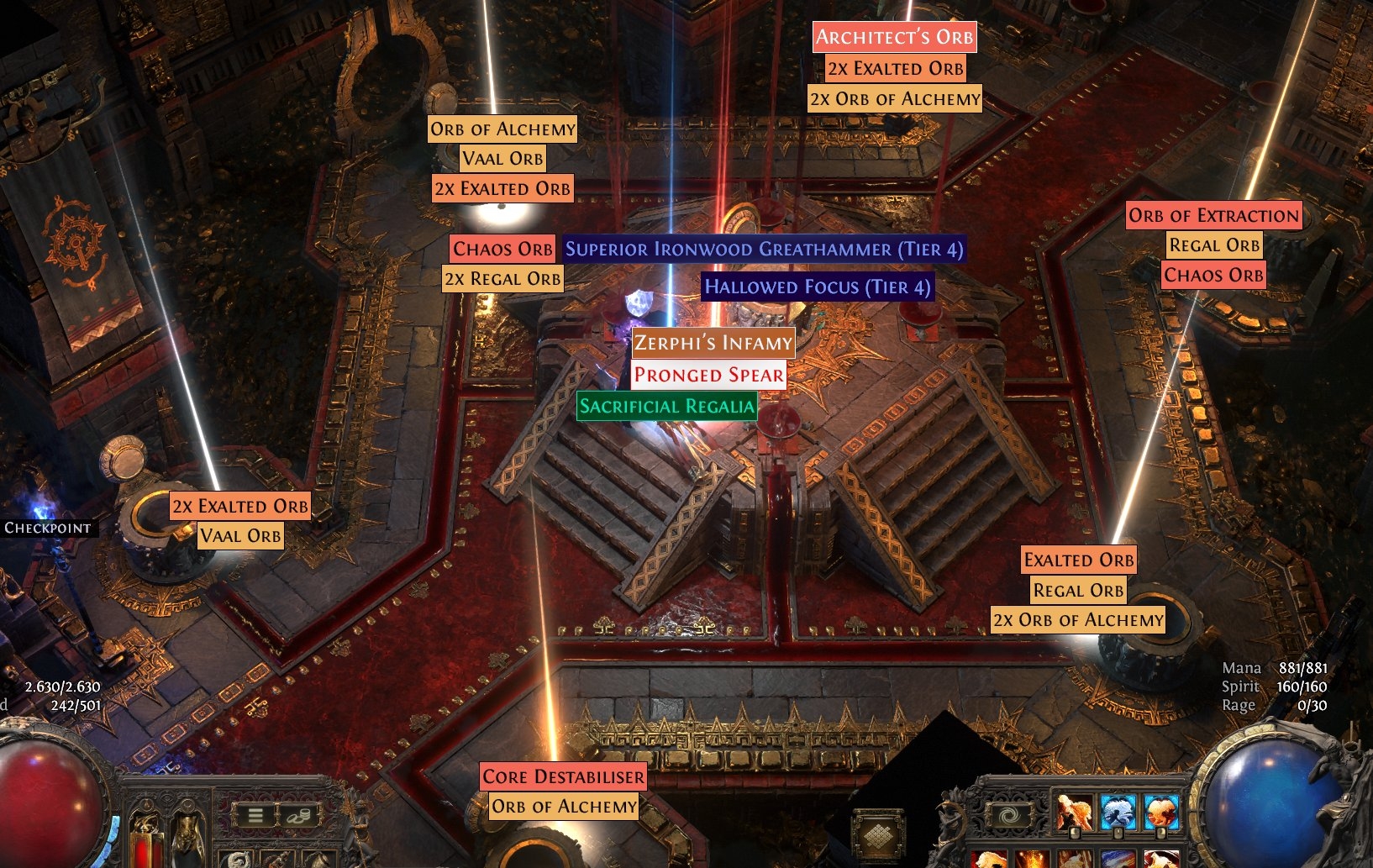Loot the 2x Exalted Orb beside Checkpoint
This screenshot has width=1373, height=868.
tap(239, 506)
